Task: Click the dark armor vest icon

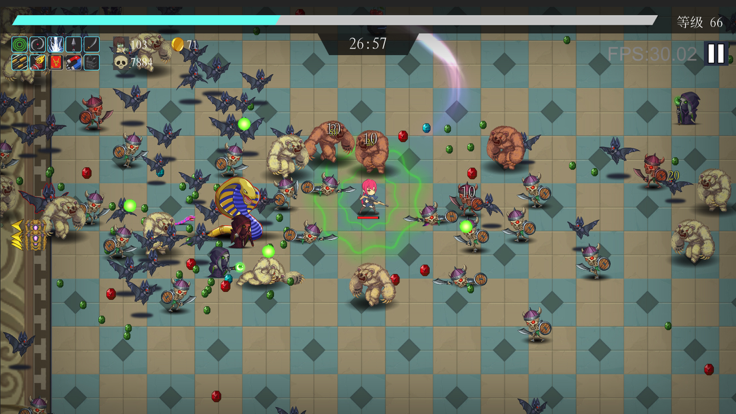Action: coord(92,63)
